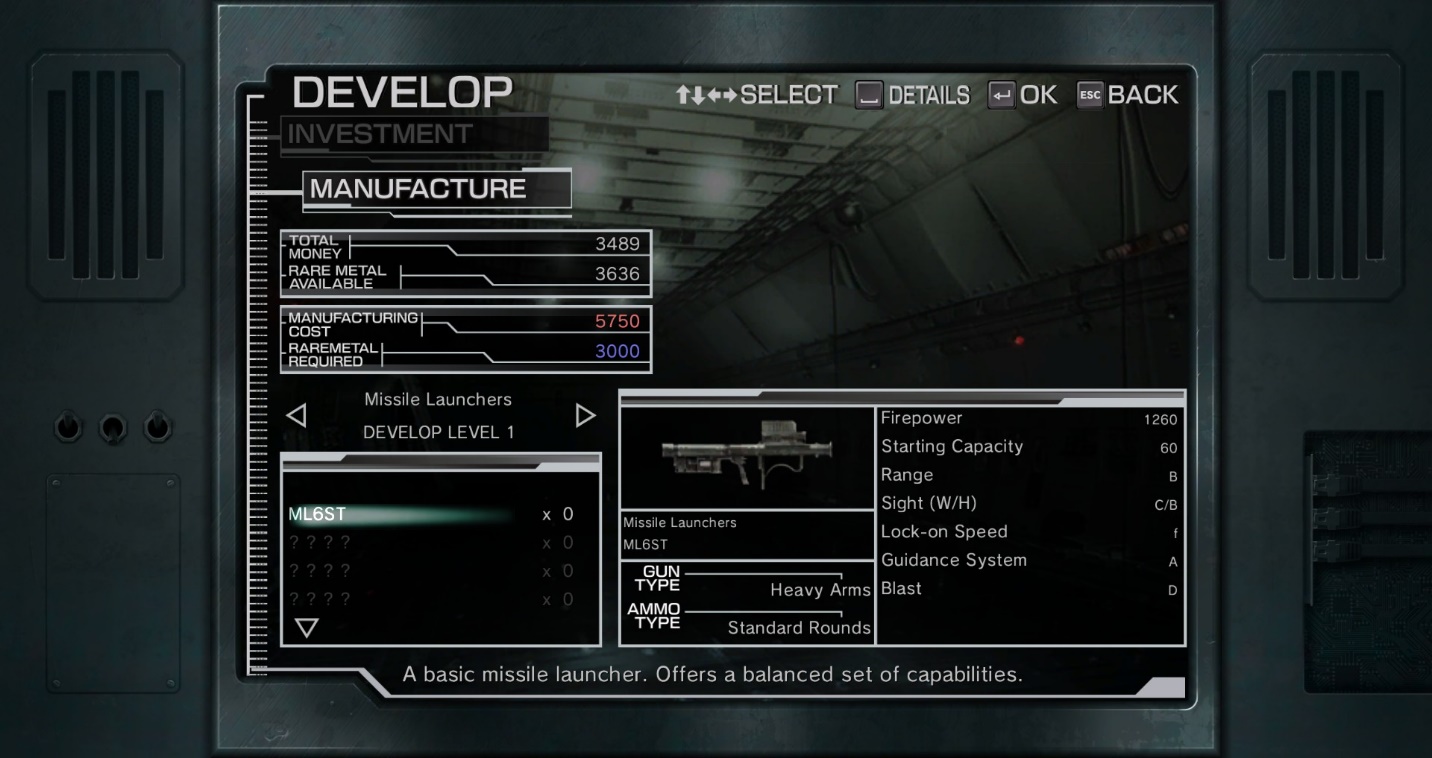Click the down arrow under the weapon list
The height and width of the screenshot is (758, 1432).
pos(306,628)
